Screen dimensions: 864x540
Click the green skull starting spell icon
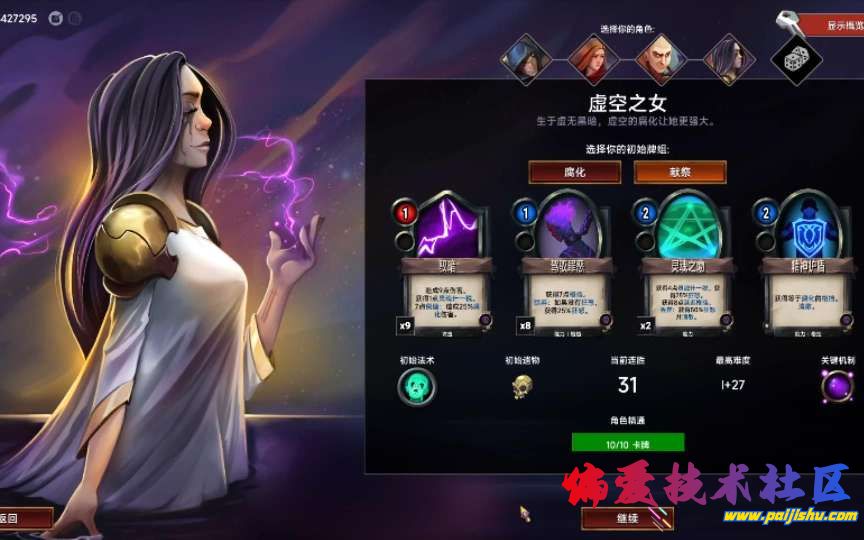point(416,387)
